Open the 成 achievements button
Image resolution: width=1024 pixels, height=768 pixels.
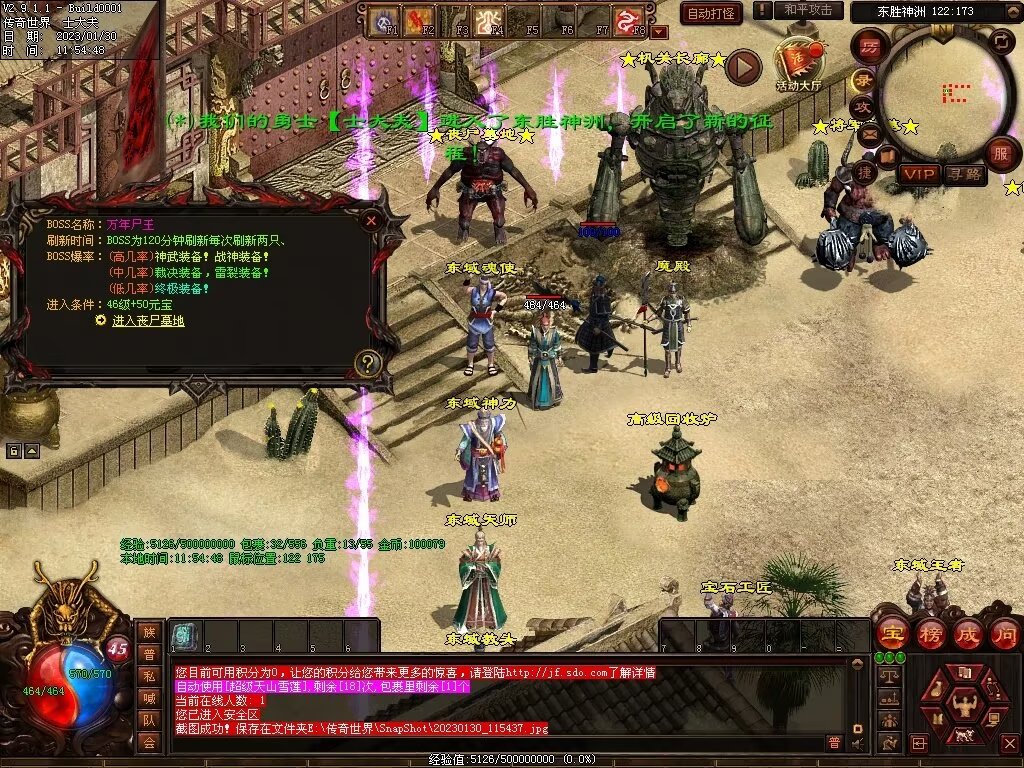click(967, 633)
